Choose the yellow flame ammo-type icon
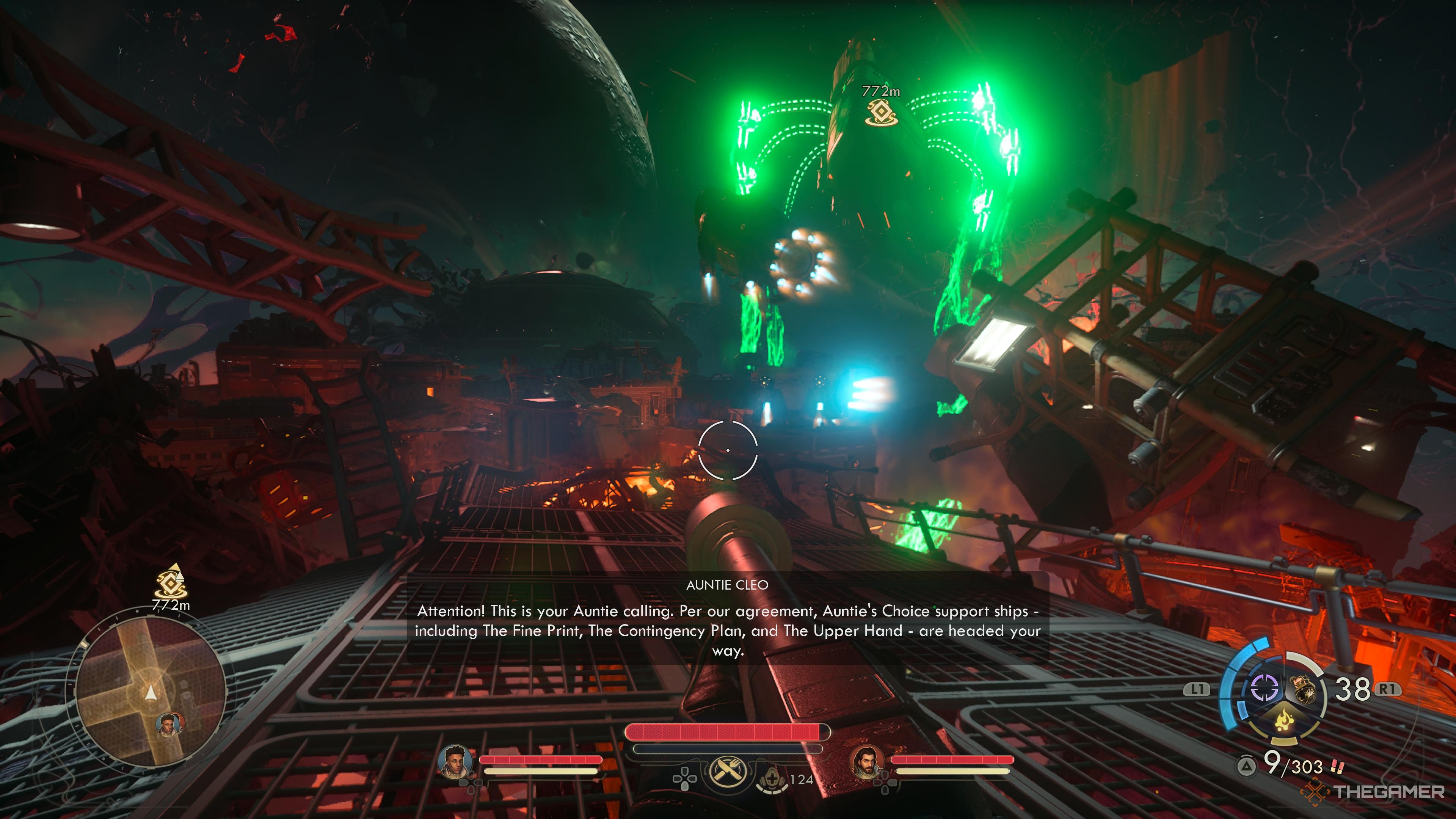Screen dimensions: 1456x819 pyautogui.click(x=1283, y=720)
